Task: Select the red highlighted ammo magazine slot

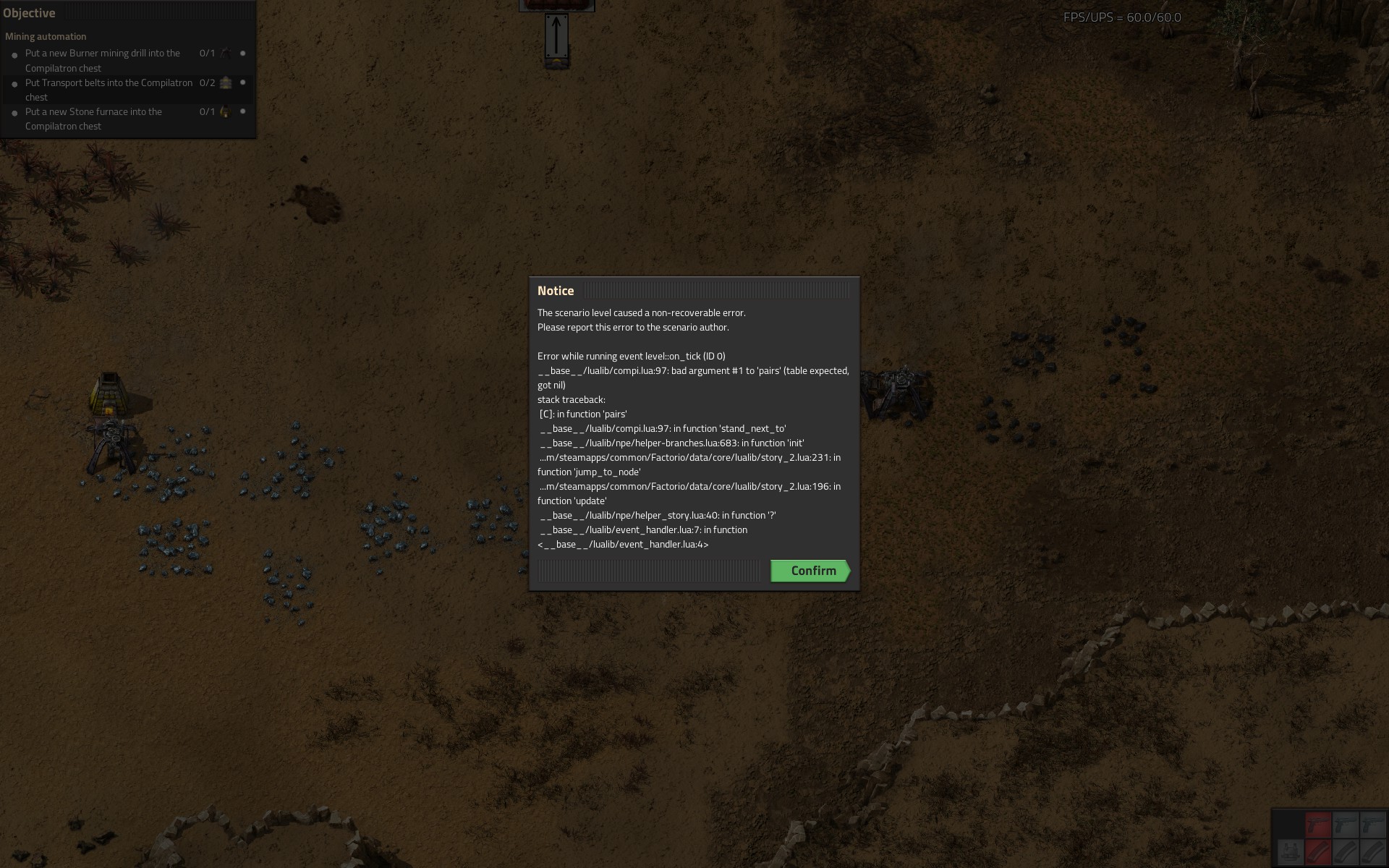Action: coord(1318,851)
